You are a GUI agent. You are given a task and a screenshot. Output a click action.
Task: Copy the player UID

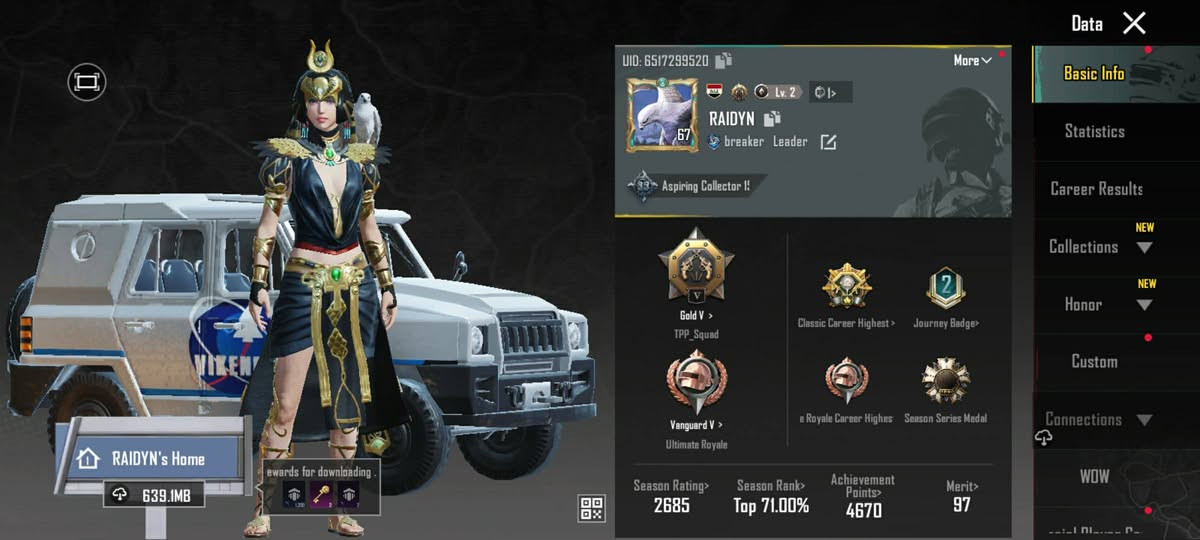tap(724, 61)
